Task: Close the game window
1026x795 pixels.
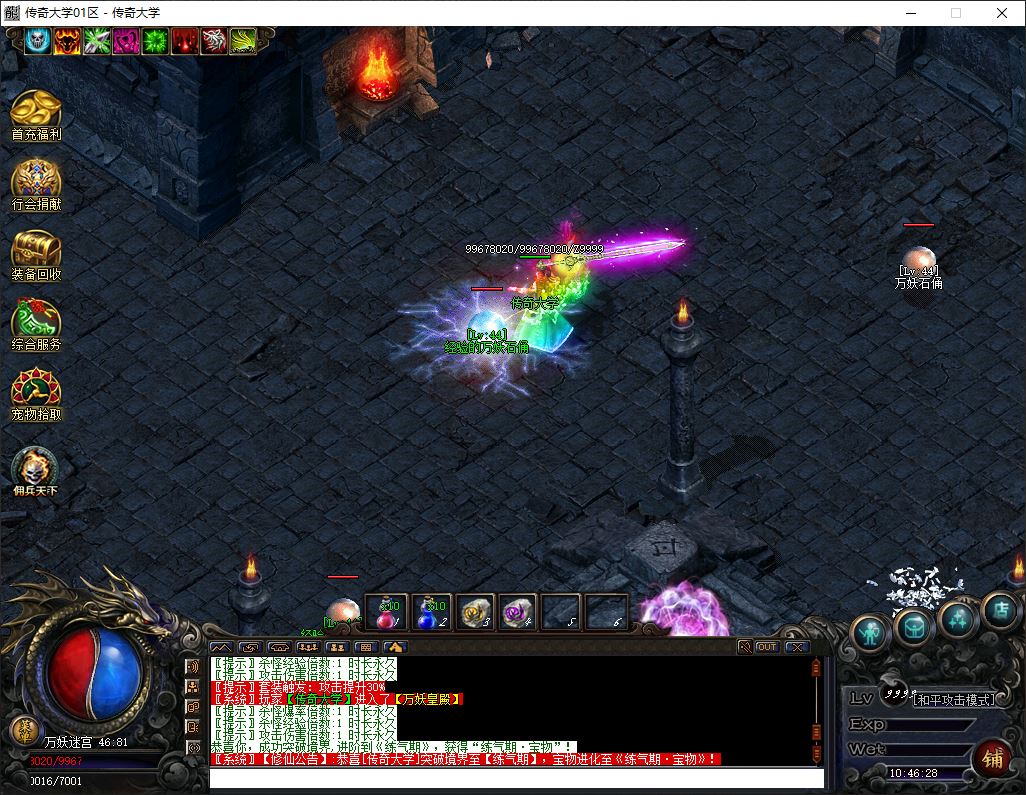Action: [x=1002, y=13]
